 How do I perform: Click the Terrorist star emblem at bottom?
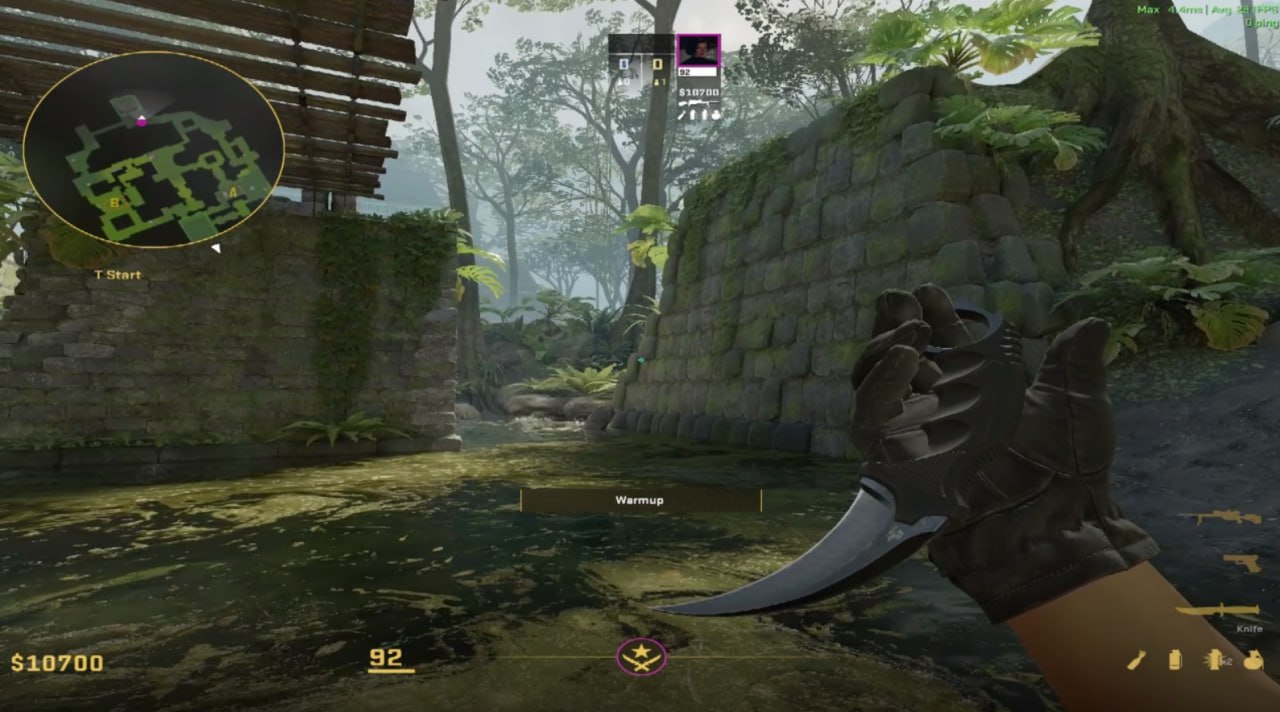tap(641, 657)
